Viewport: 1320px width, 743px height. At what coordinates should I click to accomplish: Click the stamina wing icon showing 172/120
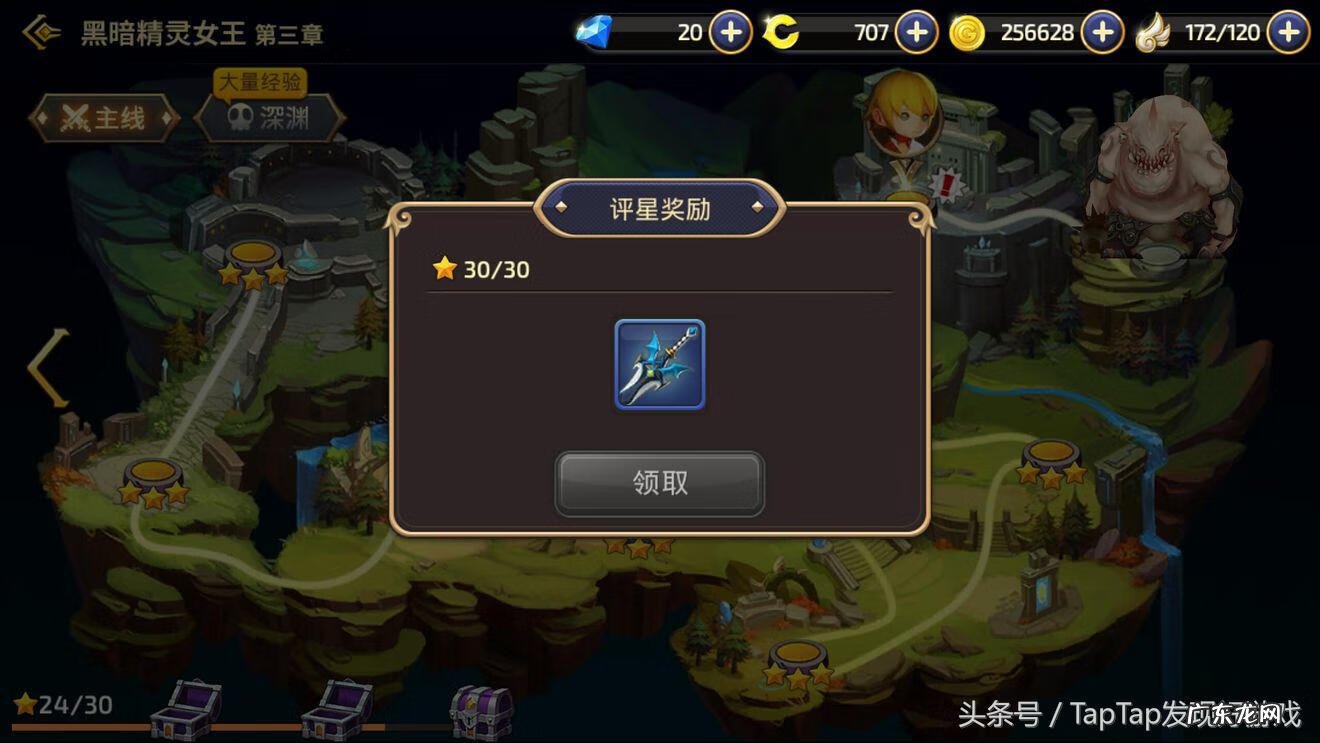coord(1155,31)
